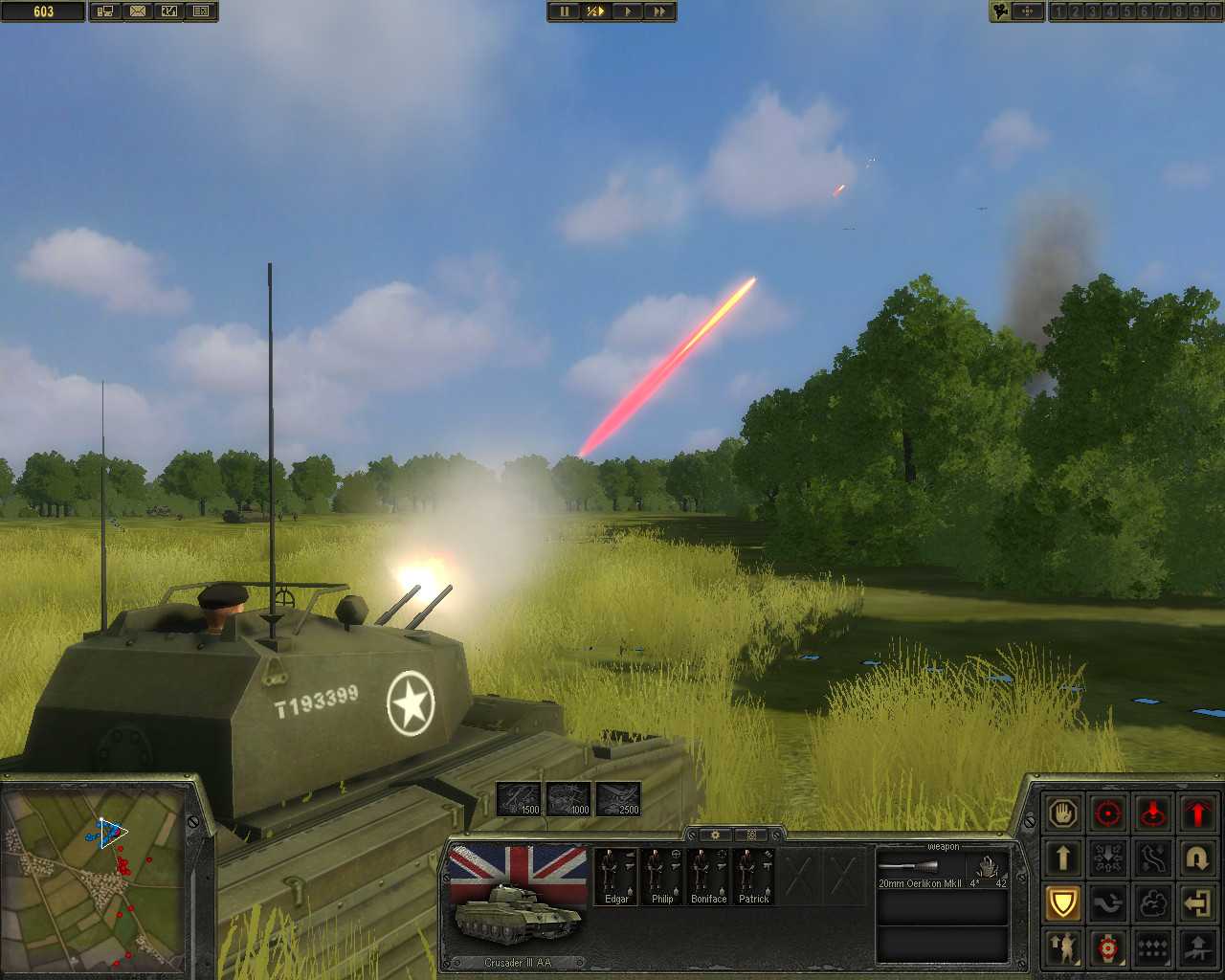The image size is (1225, 980).
Task: Select the red Attack crosshair order
Action: 1108,813
